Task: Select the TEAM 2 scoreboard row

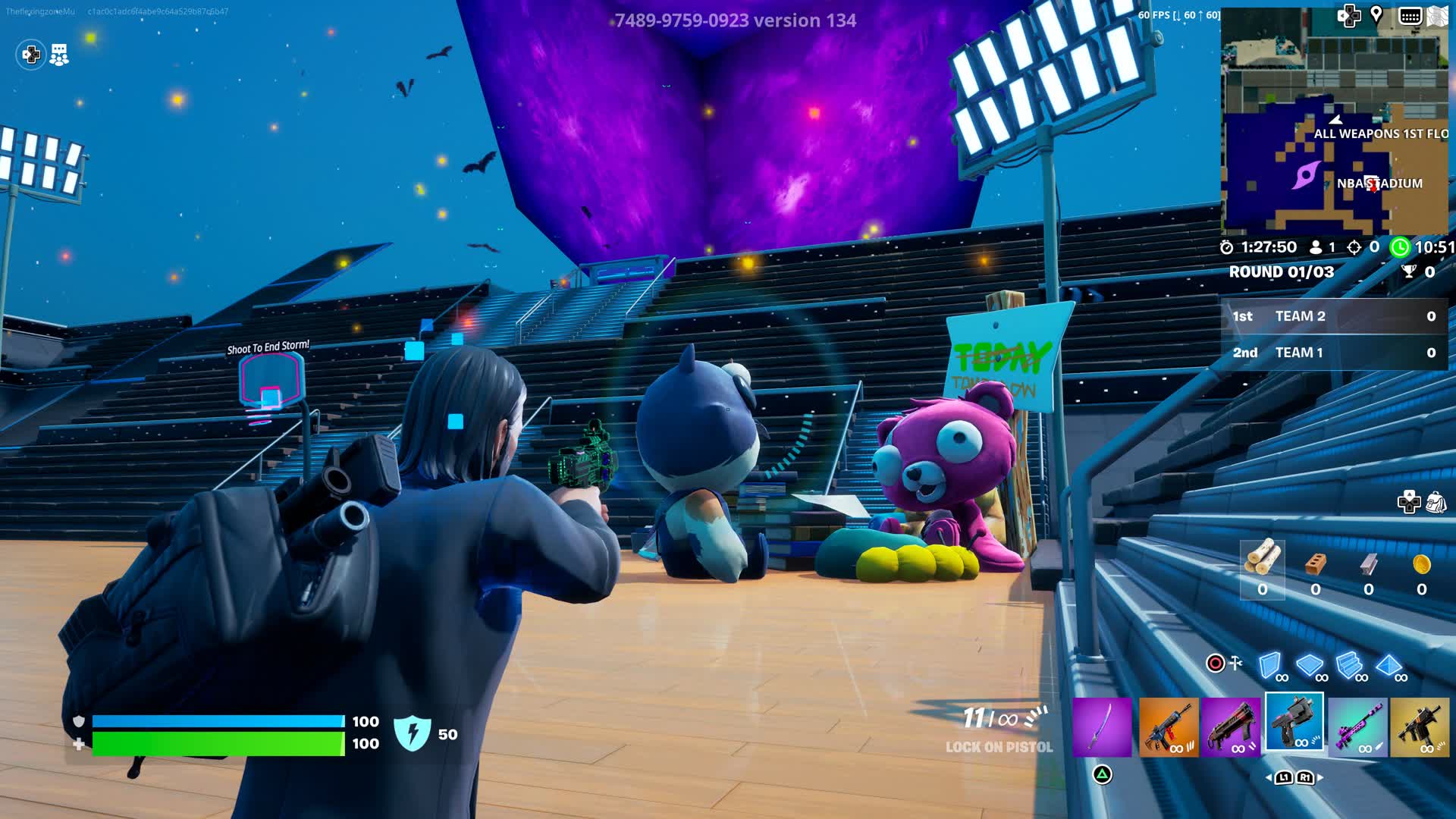Action: click(1335, 317)
